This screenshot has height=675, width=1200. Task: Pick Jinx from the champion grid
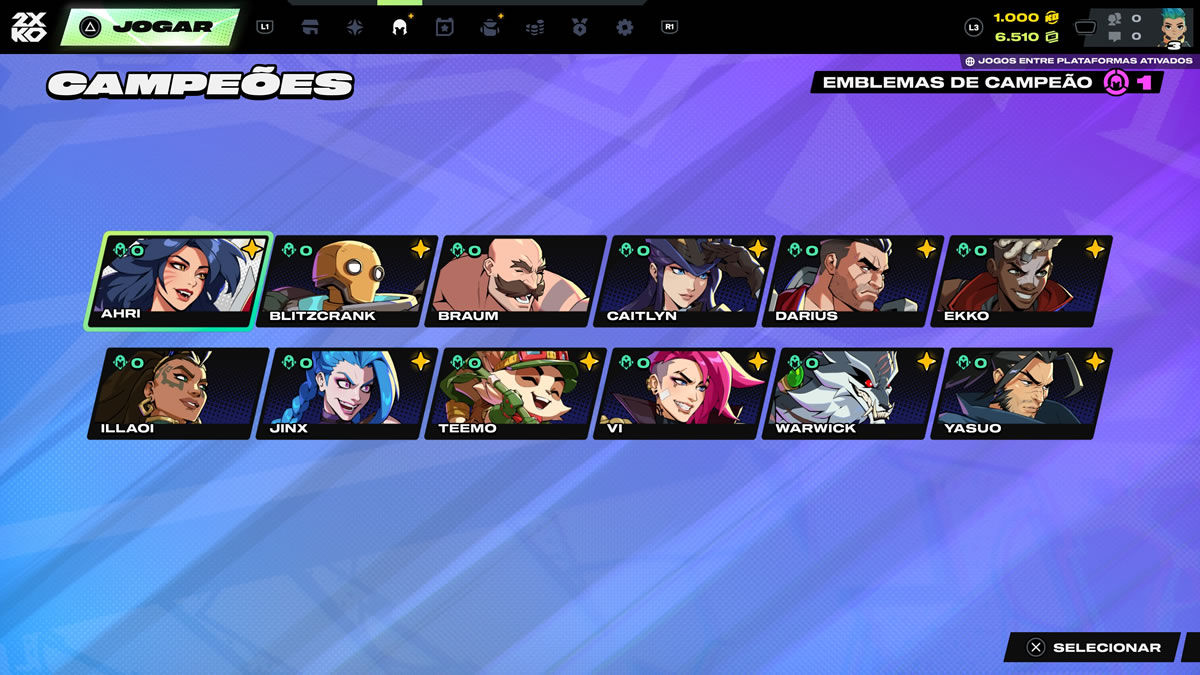[x=350, y=393]
